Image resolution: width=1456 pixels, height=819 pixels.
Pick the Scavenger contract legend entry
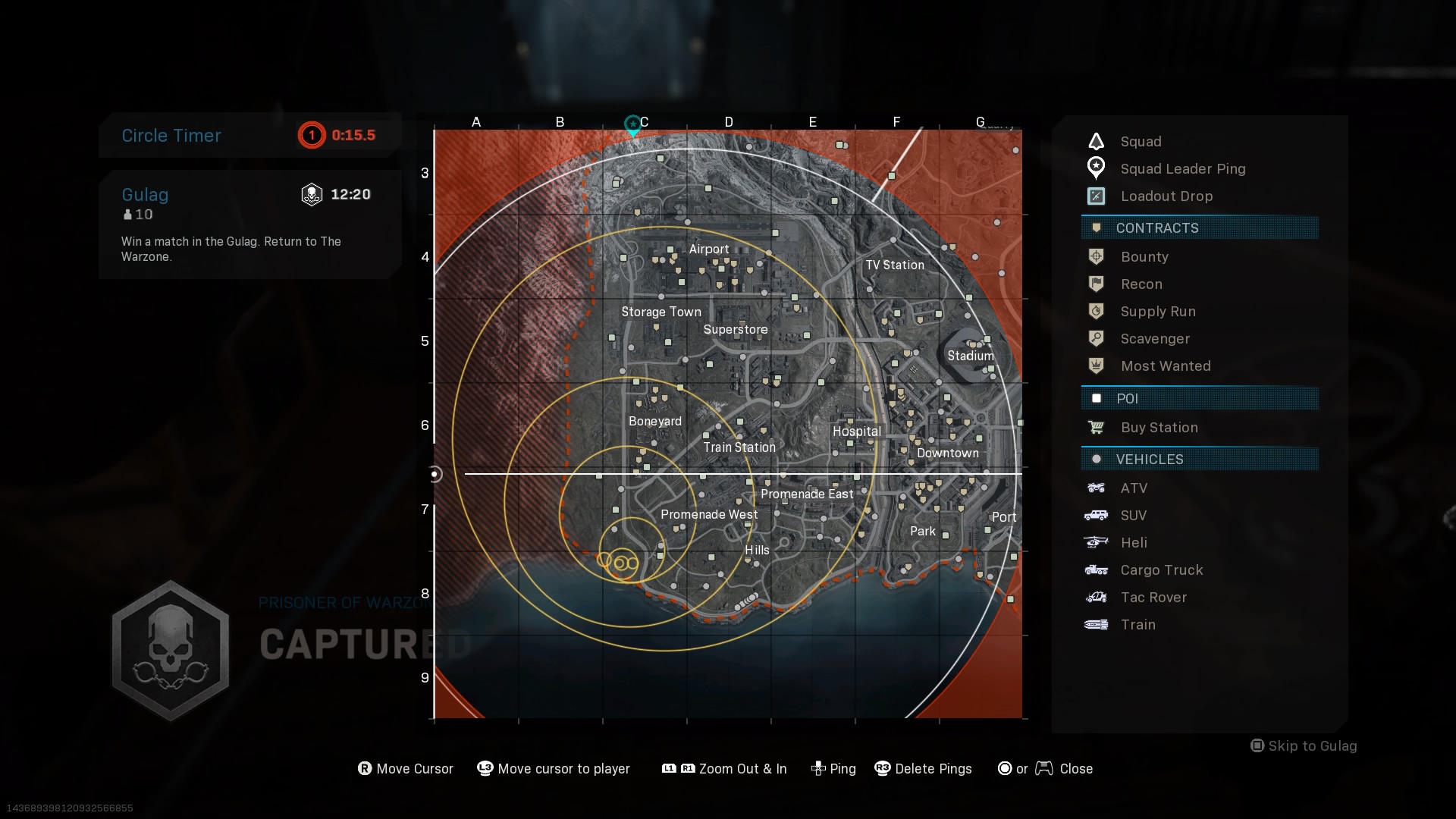coord(1155,339)
